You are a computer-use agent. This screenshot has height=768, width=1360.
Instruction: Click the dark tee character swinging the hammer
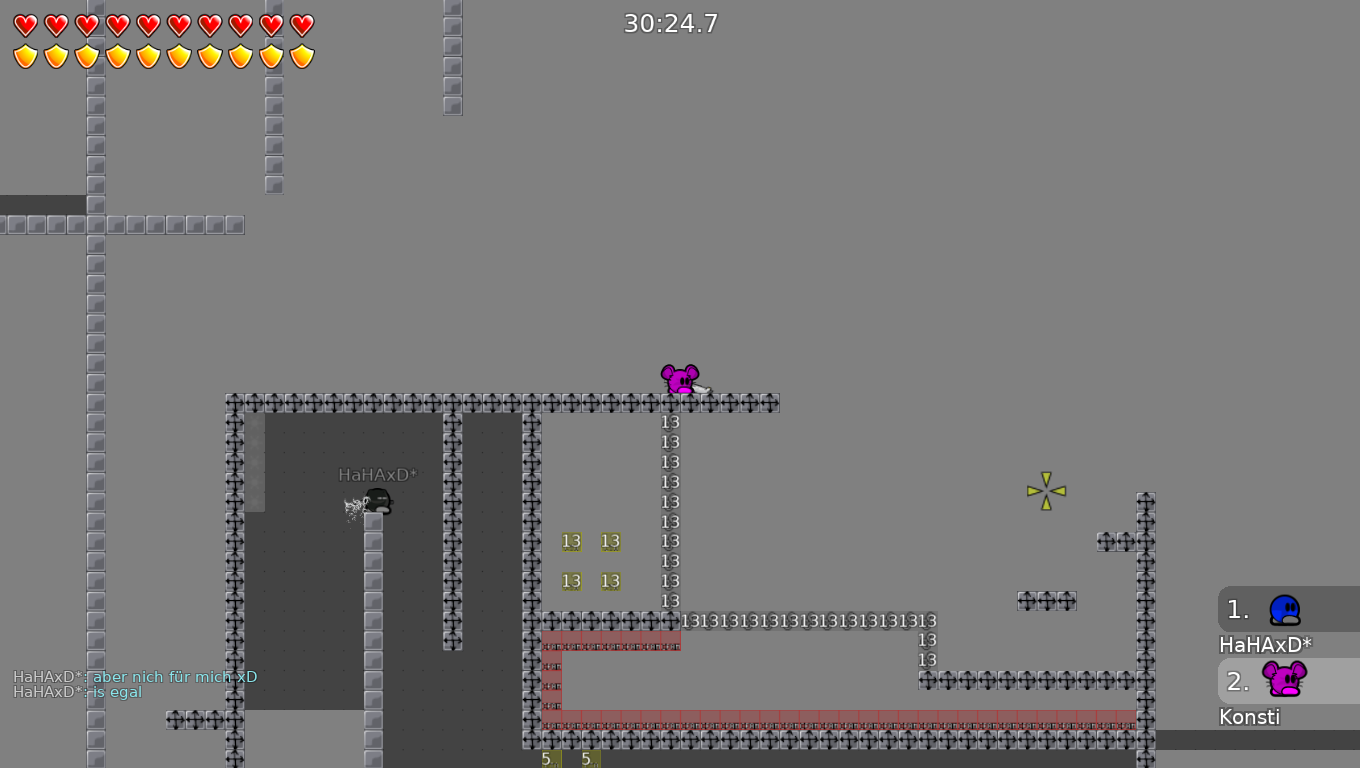tap(378, 502)
